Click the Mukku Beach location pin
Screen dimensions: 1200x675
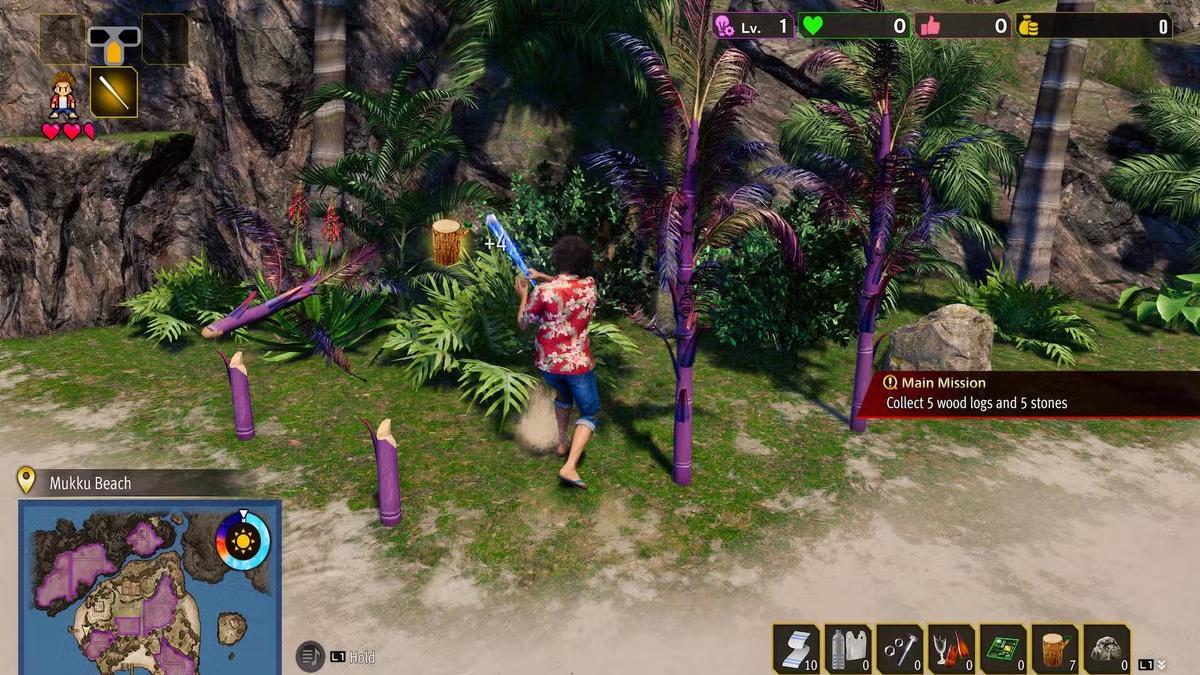(27, 482)
